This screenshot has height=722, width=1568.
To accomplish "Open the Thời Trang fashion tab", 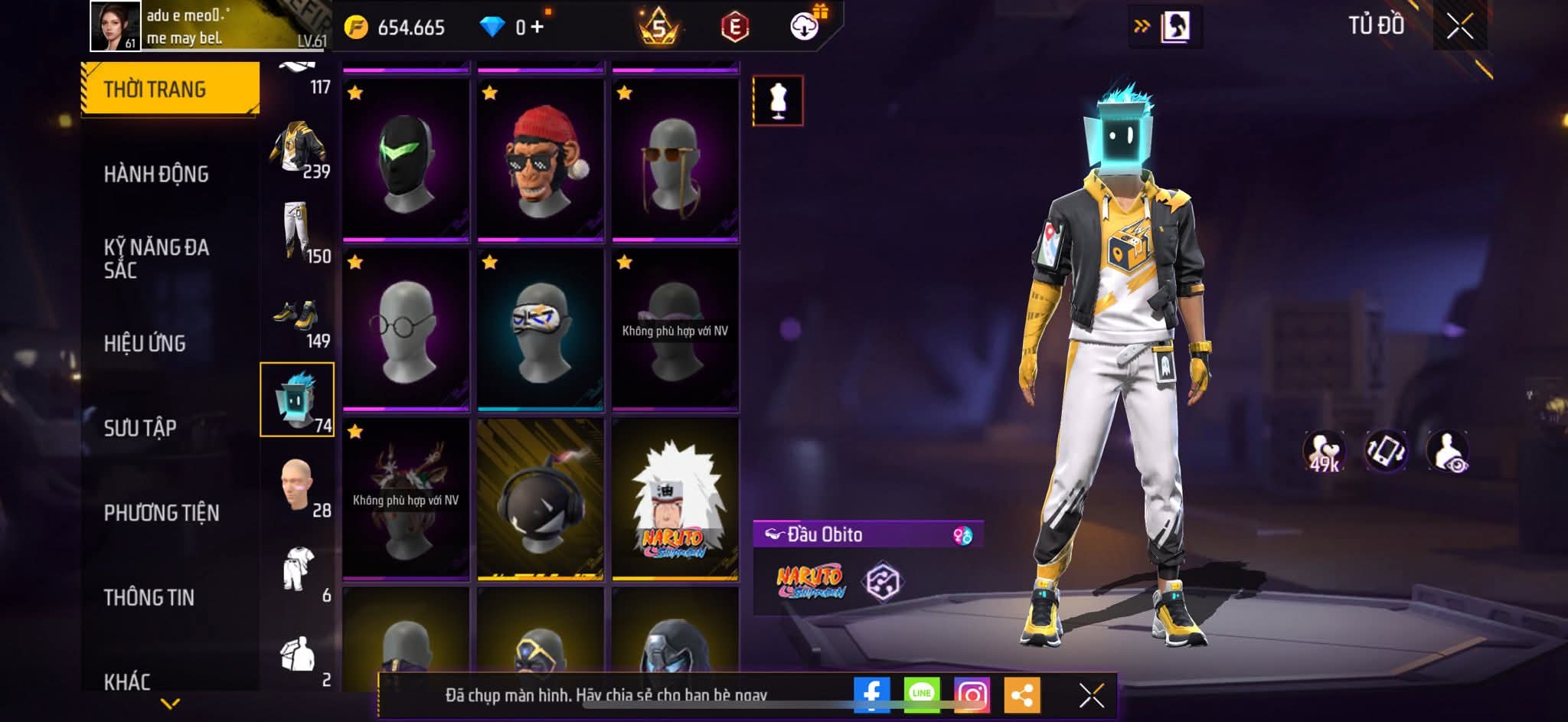I will point(170,89).
